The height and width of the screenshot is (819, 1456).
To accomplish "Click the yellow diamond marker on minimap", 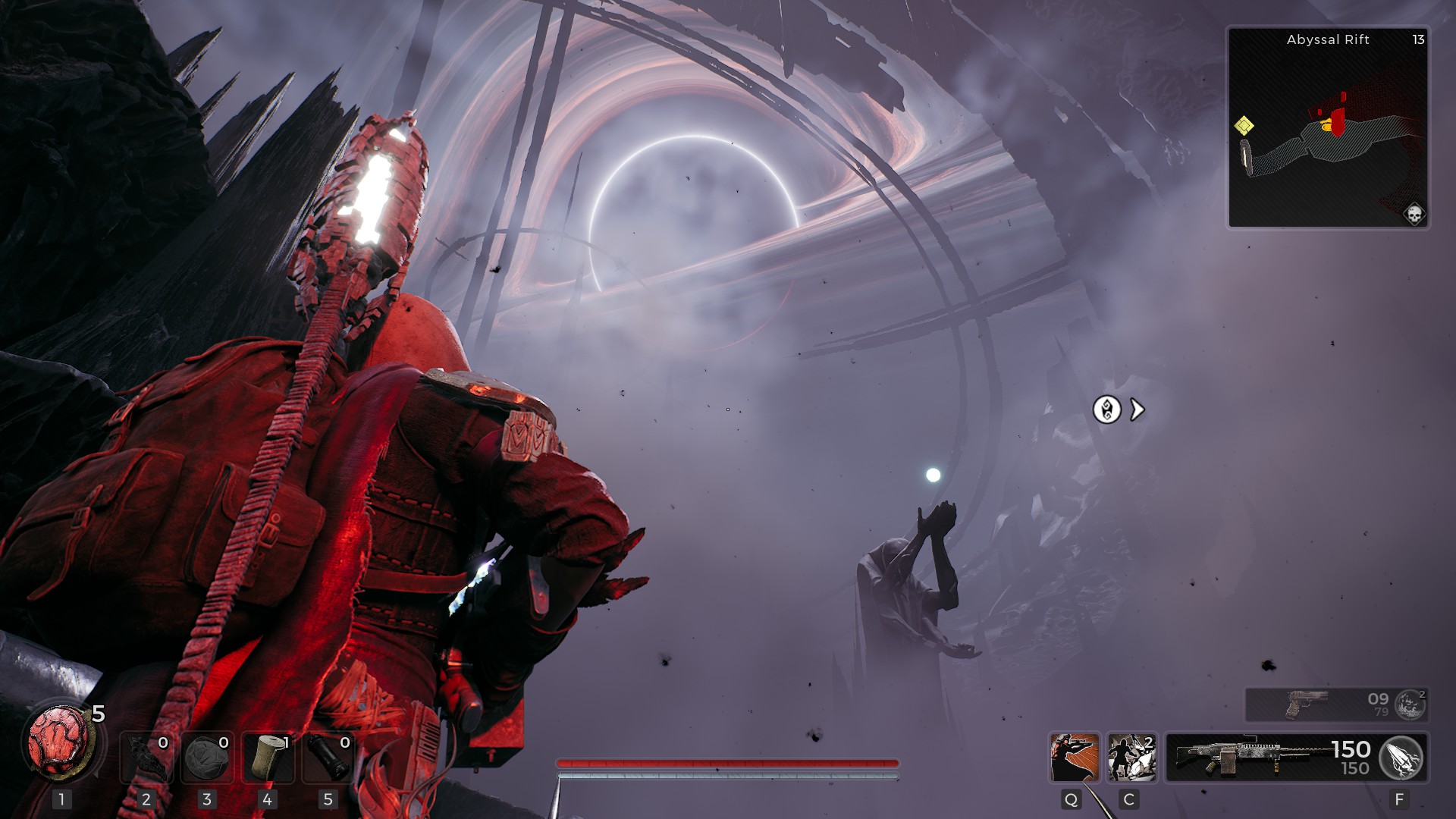I will click(x=1244, y=125).
